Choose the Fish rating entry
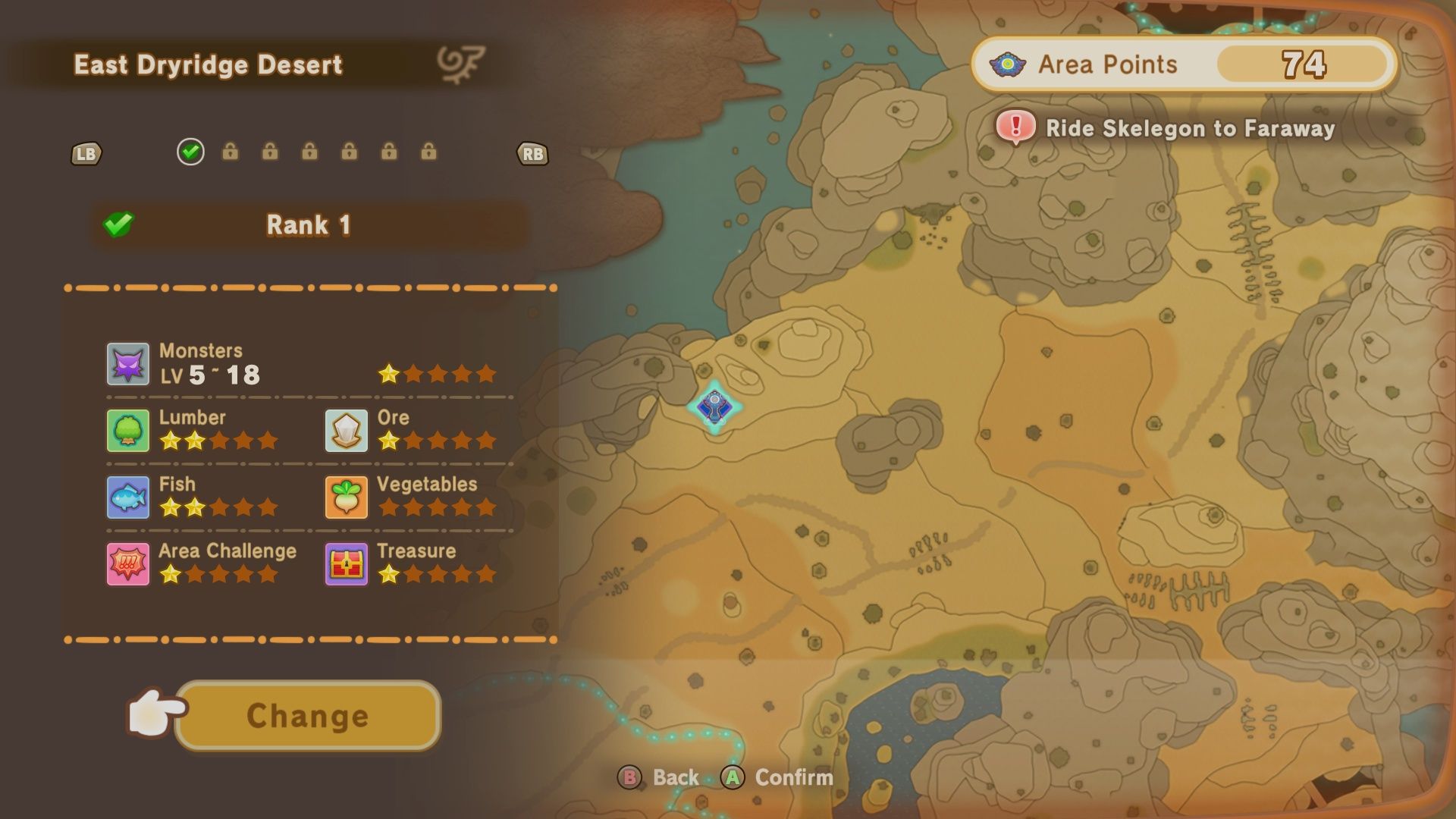Image resolution: width=1456 pixels, height=819 pixels. (x=193, y=497)
